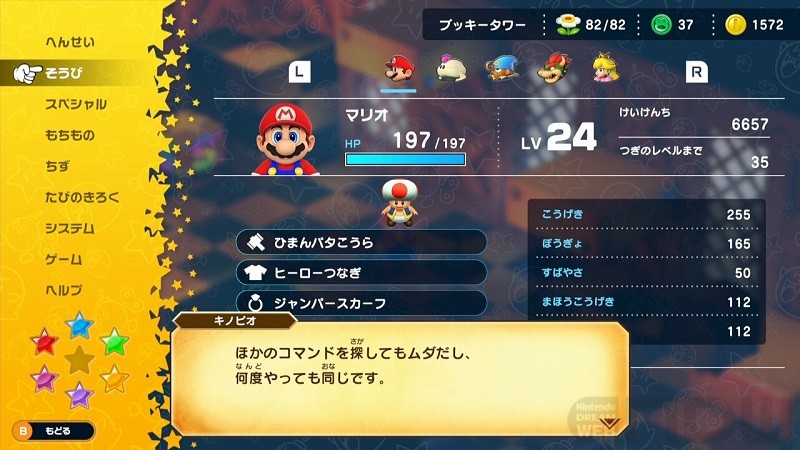Choose the ゲーム menu entry

[62, 259]
